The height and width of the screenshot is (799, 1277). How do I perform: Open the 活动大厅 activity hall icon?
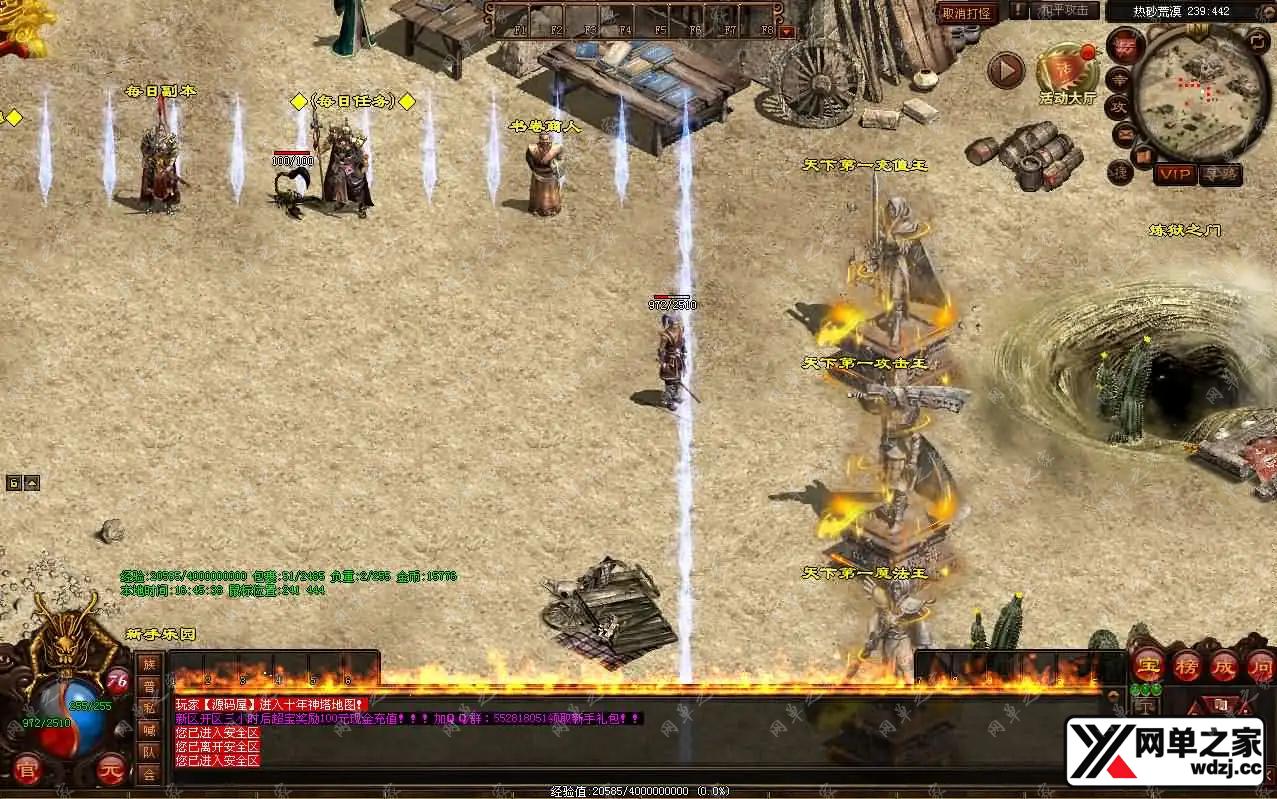click(x=1066, y=70)
